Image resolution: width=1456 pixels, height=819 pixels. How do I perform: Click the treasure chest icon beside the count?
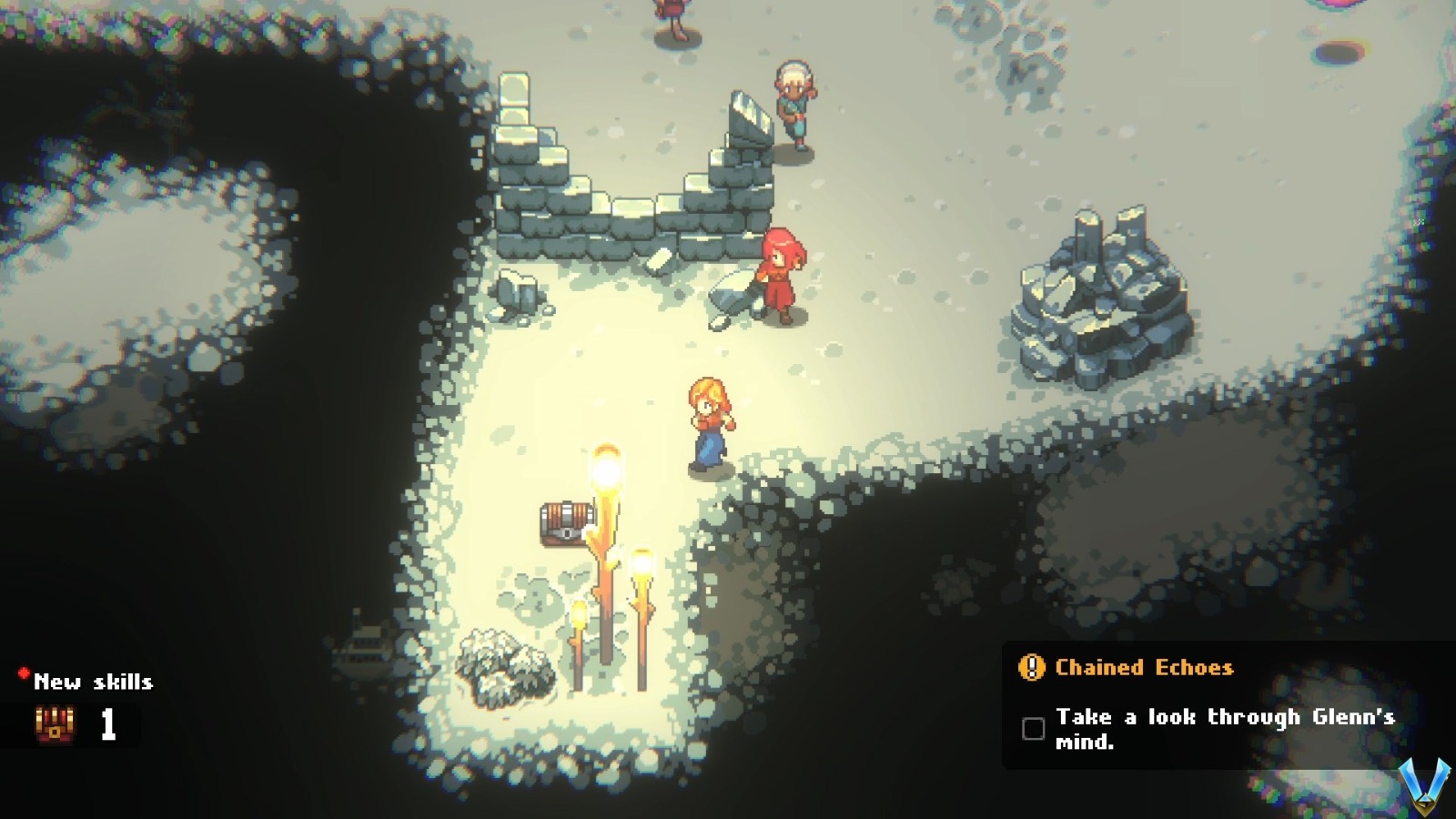coord(55,723)
